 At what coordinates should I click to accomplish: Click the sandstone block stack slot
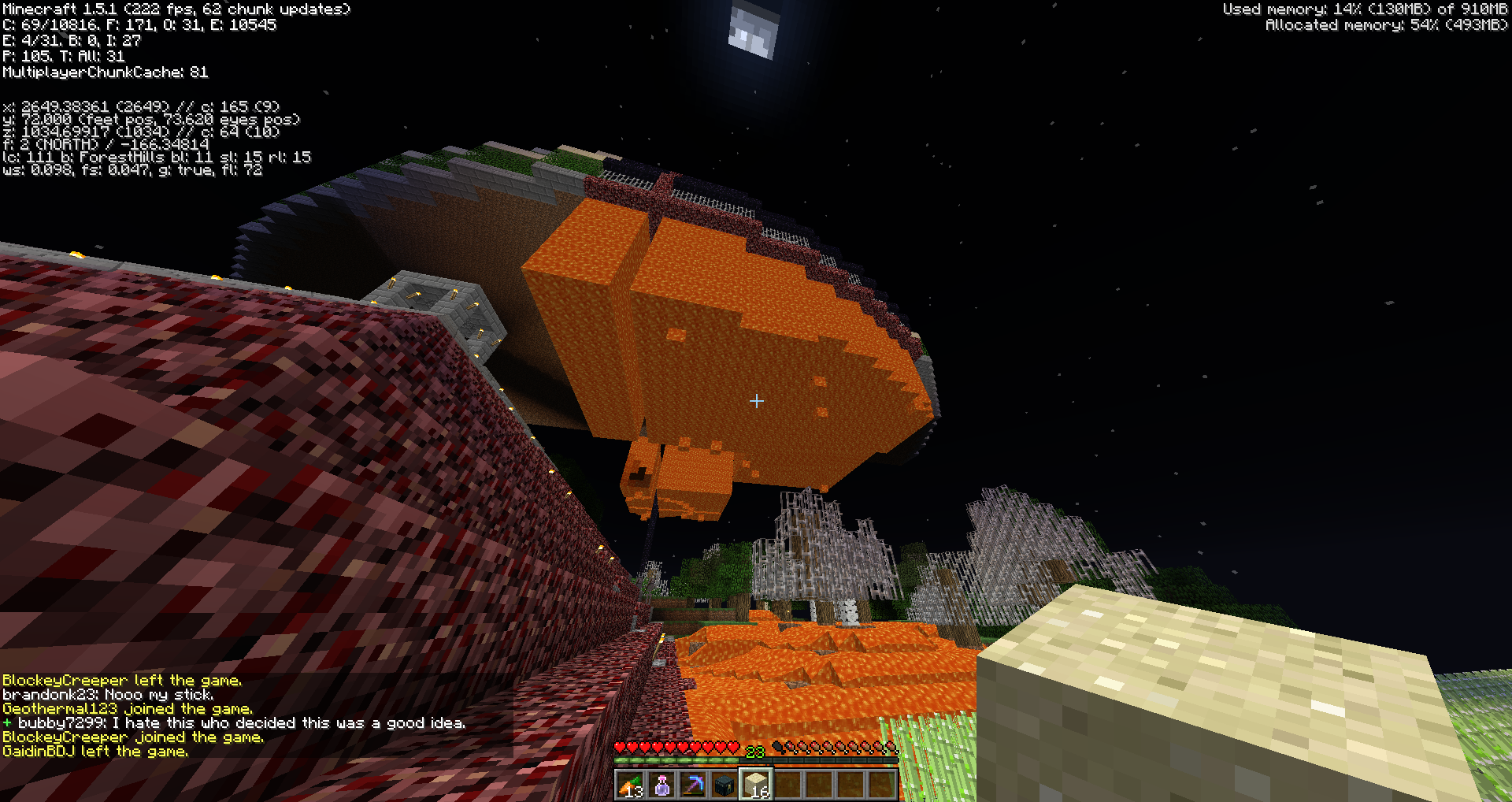(x=756, y=785)
